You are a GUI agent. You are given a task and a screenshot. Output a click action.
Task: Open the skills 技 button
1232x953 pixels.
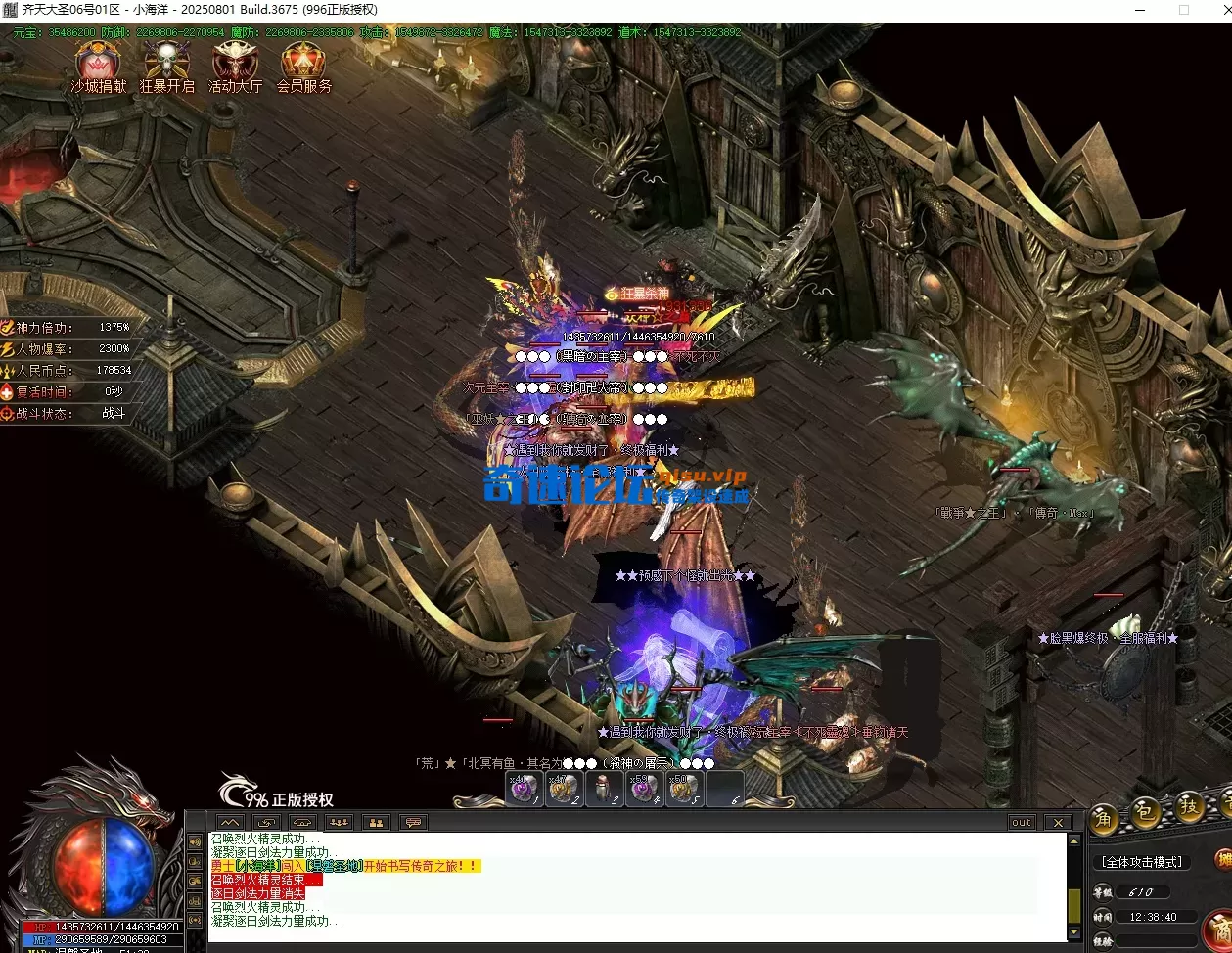(1189, 806)
